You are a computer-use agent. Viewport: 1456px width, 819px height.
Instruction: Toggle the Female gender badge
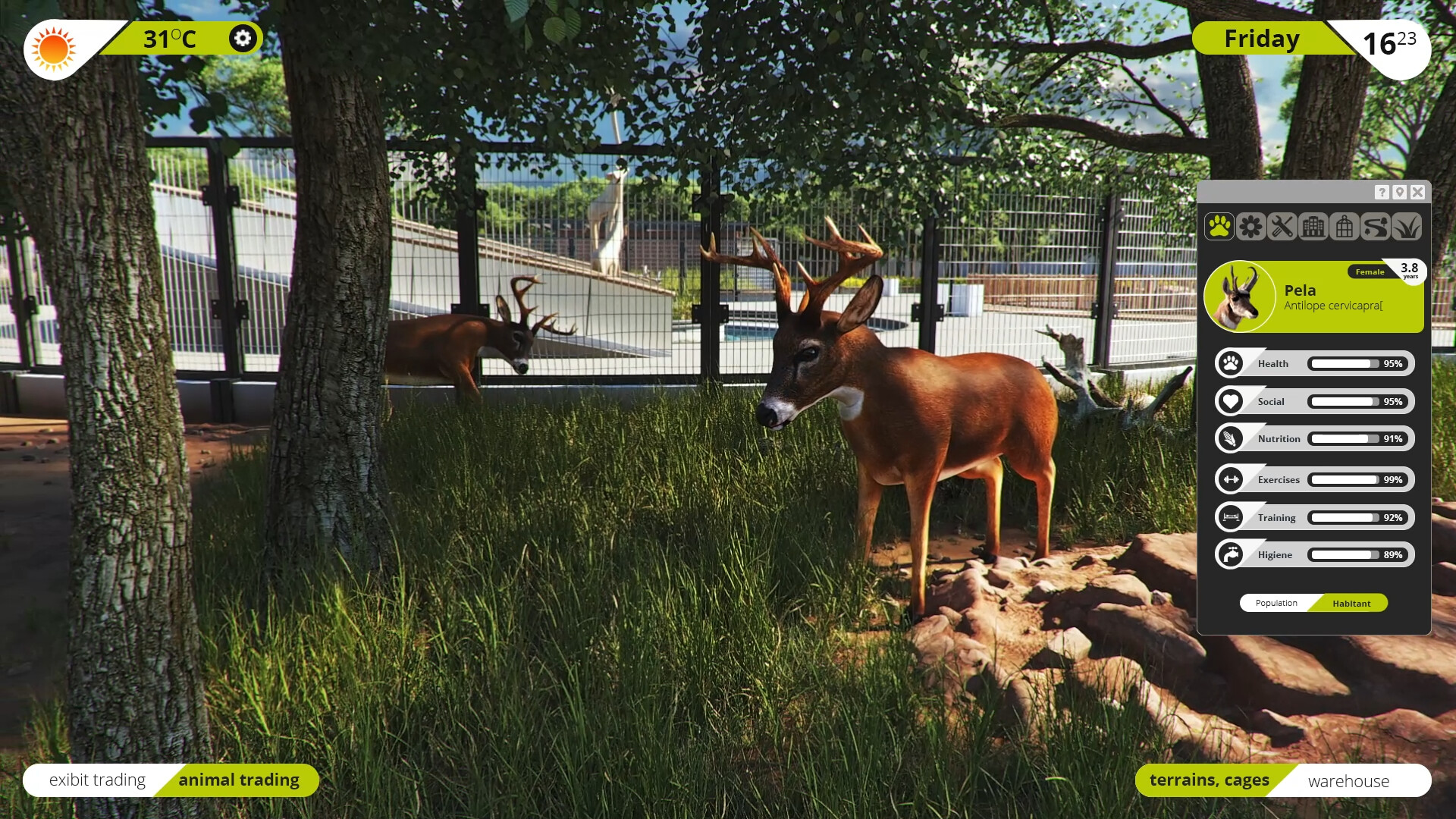(x=1367, y=271)
